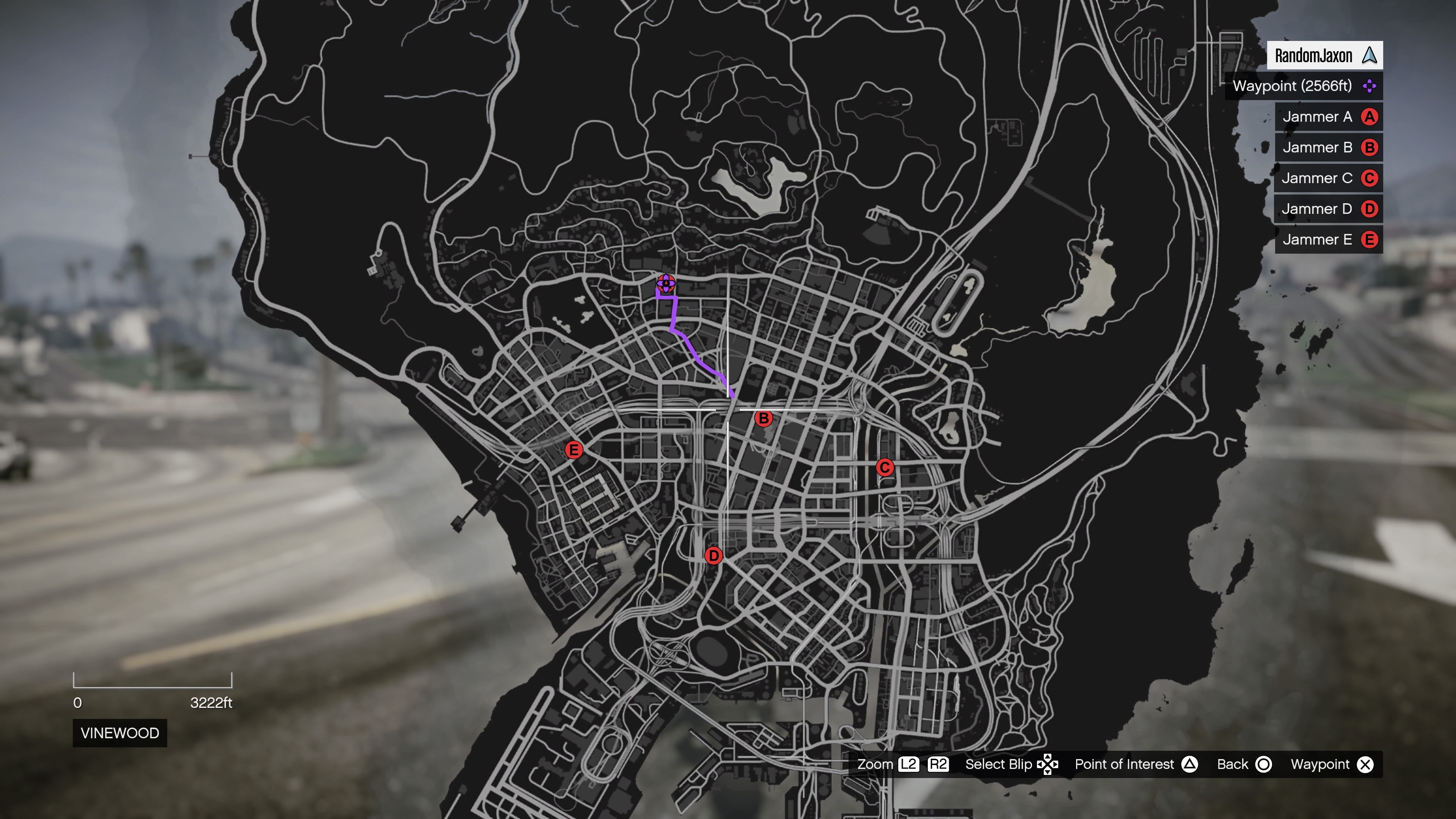Click the Jammer A legend row

(x=1328, y=116)
